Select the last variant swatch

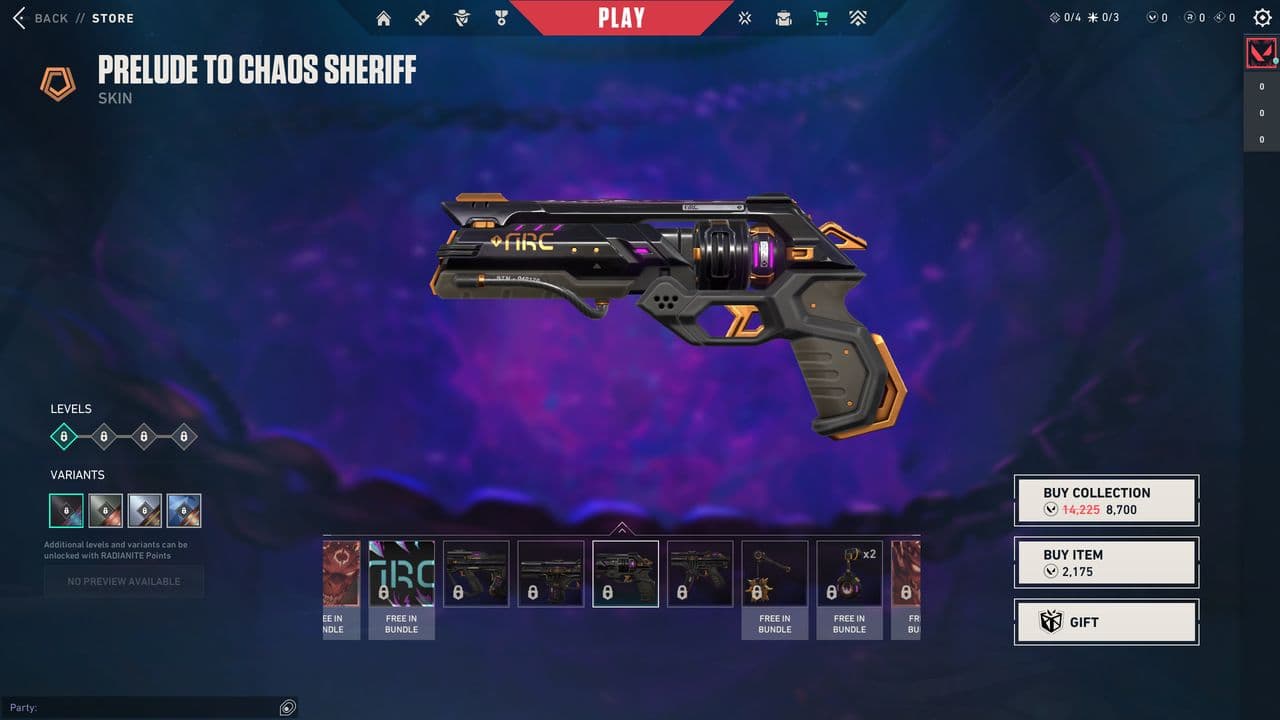[x=183, y=510]
